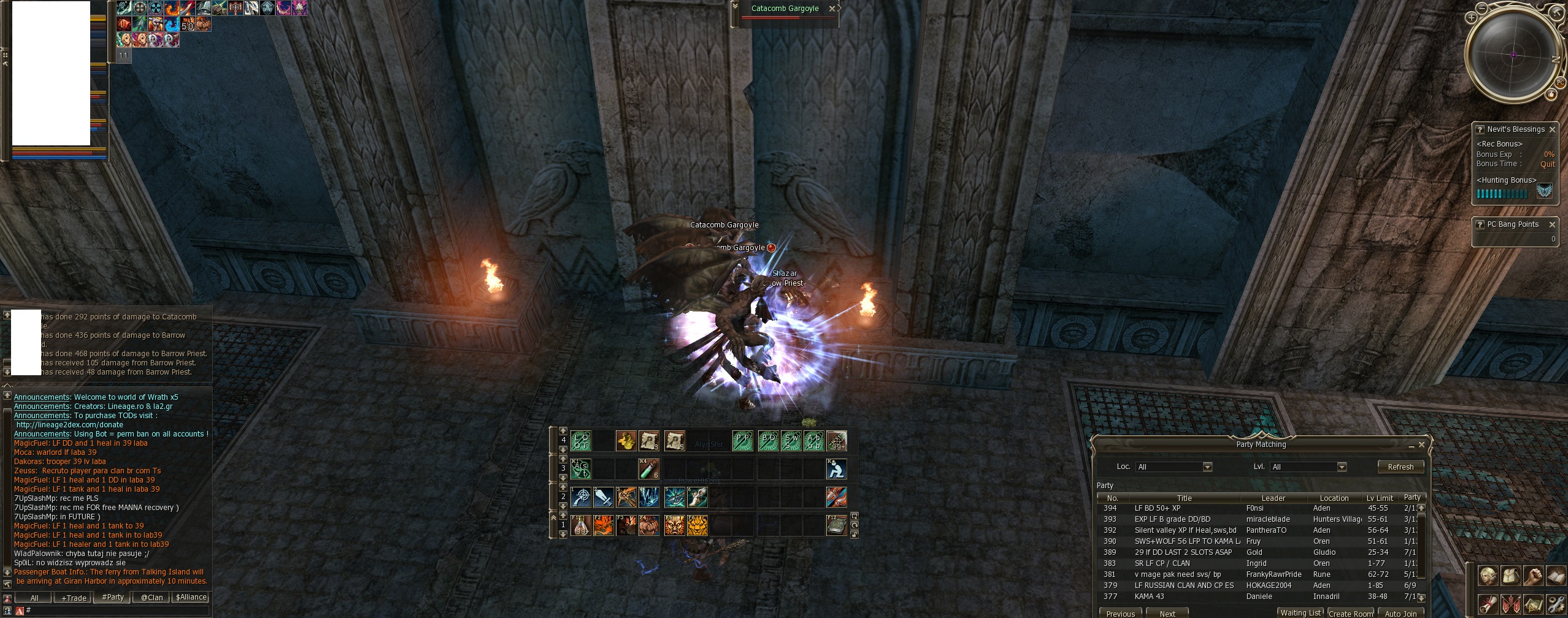Viewport: 1568px width, 618px height.
Task: Use the LOOT macro on the hotbar
Action: pyautogui.click(x=580, y=440)
